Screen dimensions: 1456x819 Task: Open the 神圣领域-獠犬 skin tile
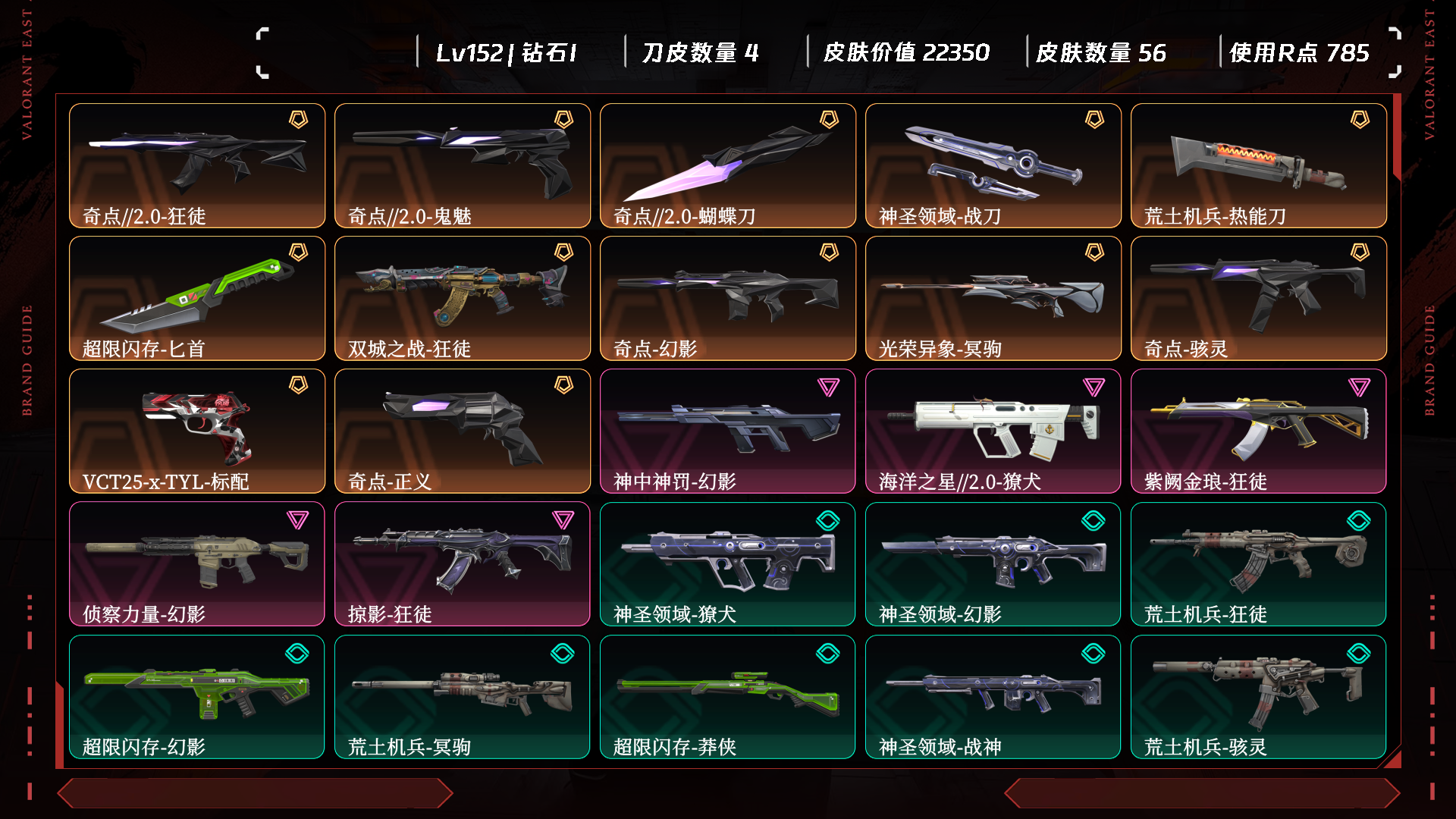728,563
